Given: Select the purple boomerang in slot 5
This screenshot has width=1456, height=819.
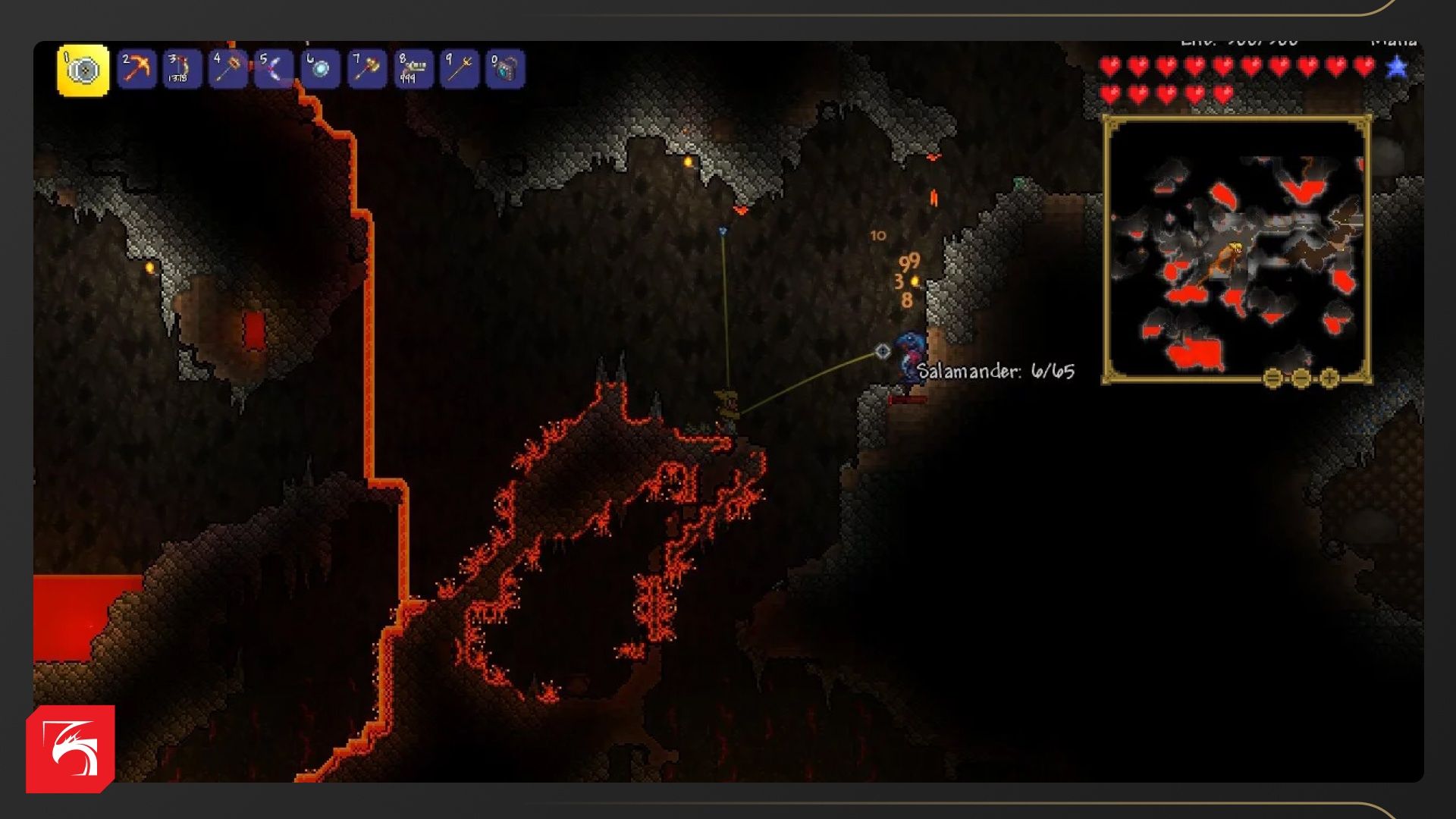Looking at the screenshot, I should click(274, 70).
